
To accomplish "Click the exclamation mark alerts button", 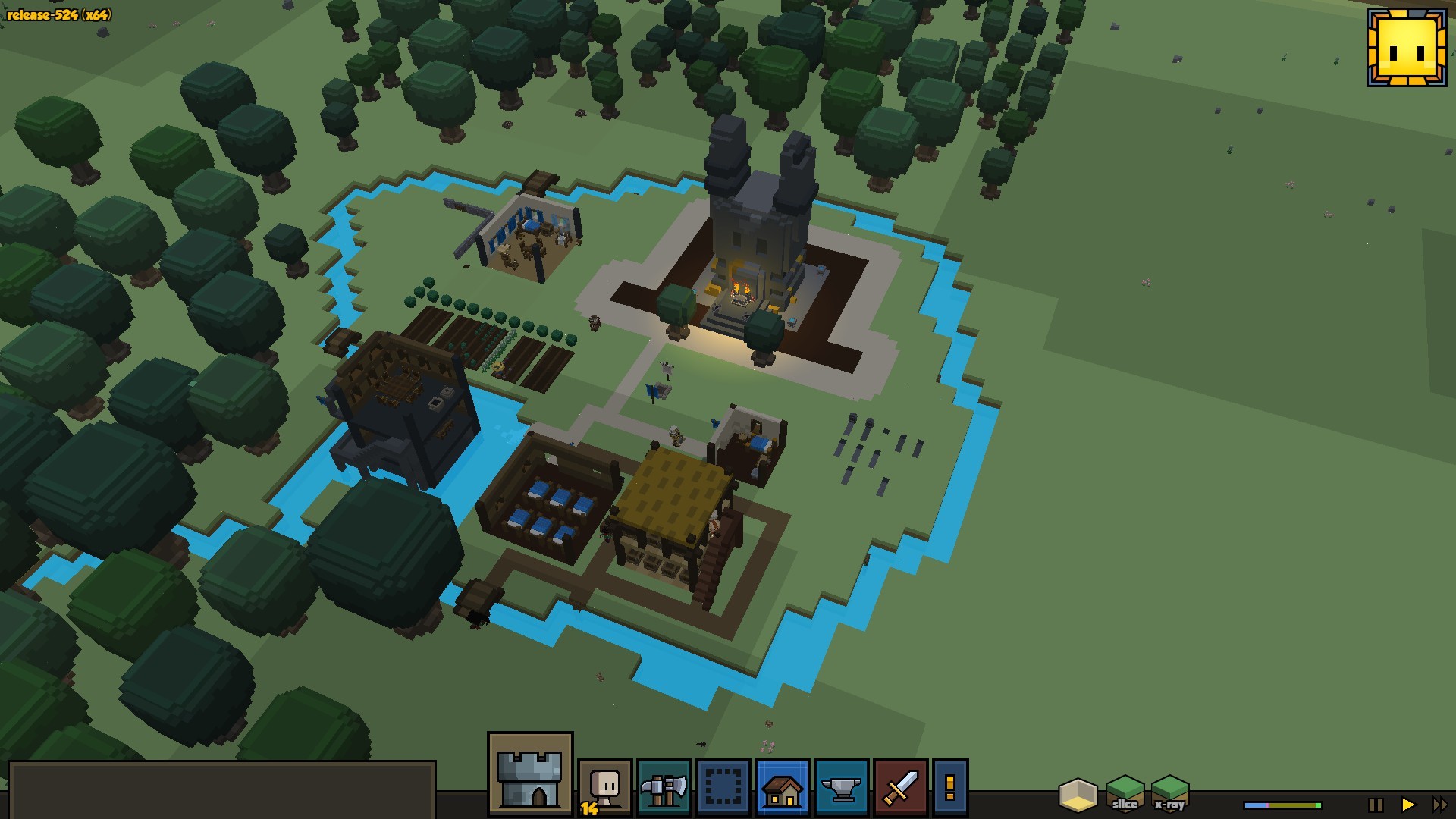I will pos(950,788).
